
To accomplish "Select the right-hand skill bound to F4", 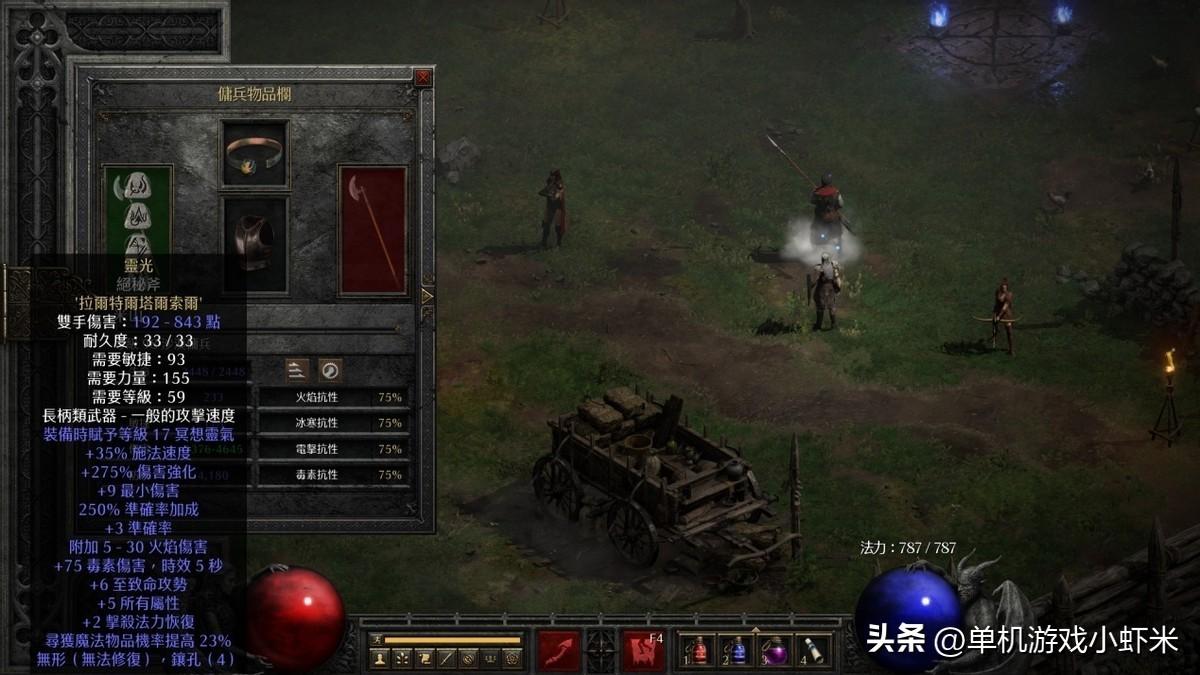I will [643, 650].
